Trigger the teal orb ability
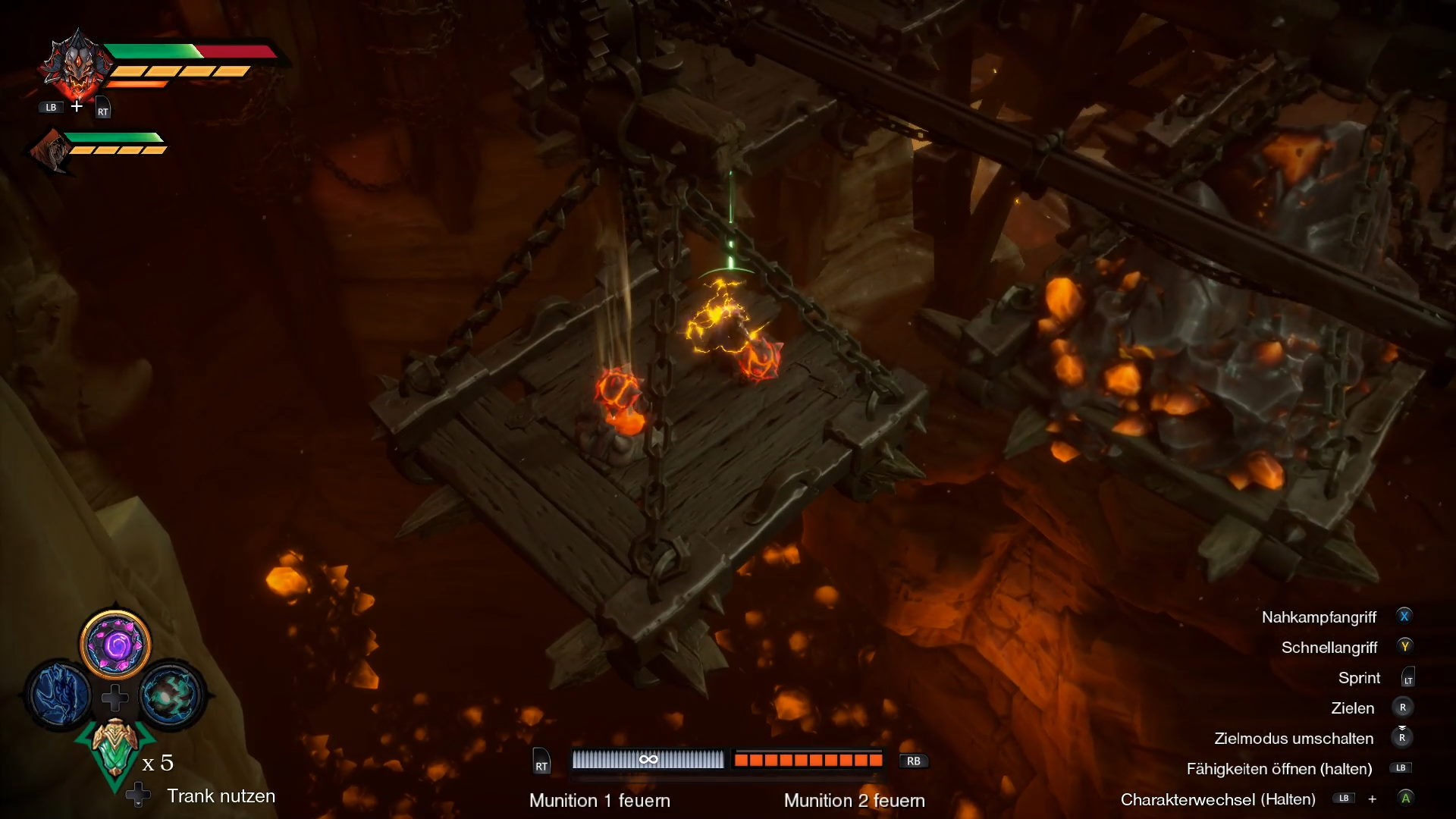Image resolution: width=1456 pixels, height=819 pixels. click(171, 694)
